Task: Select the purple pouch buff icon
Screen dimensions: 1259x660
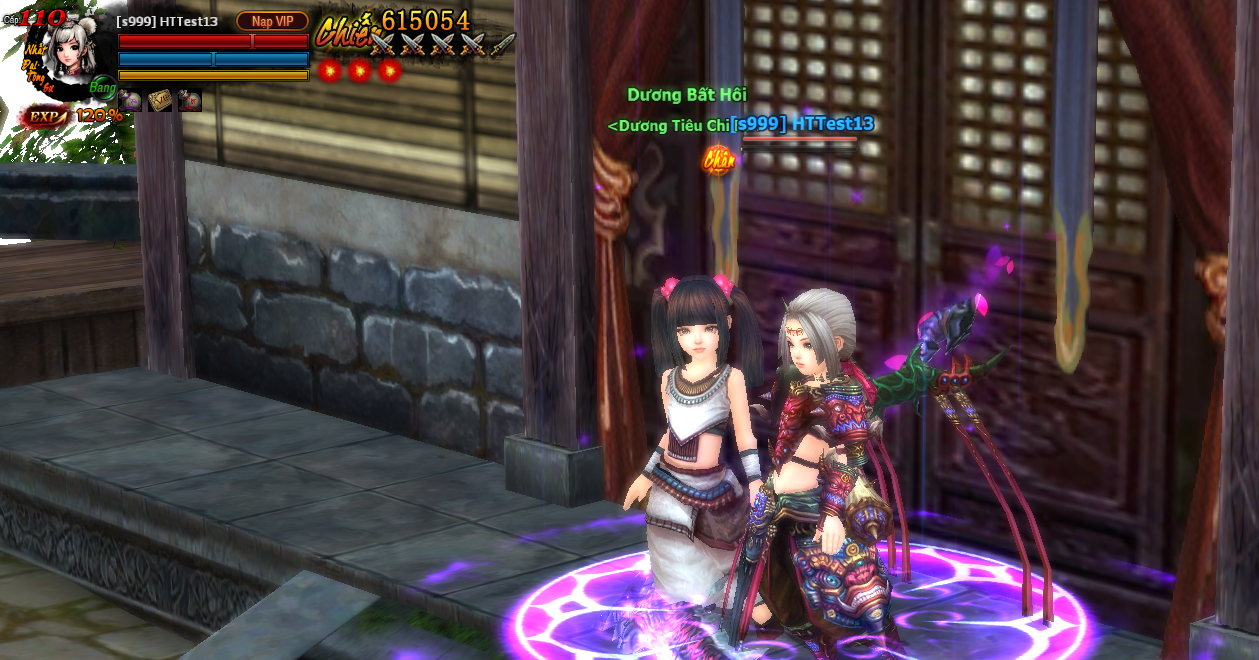Action: point(130,100)
